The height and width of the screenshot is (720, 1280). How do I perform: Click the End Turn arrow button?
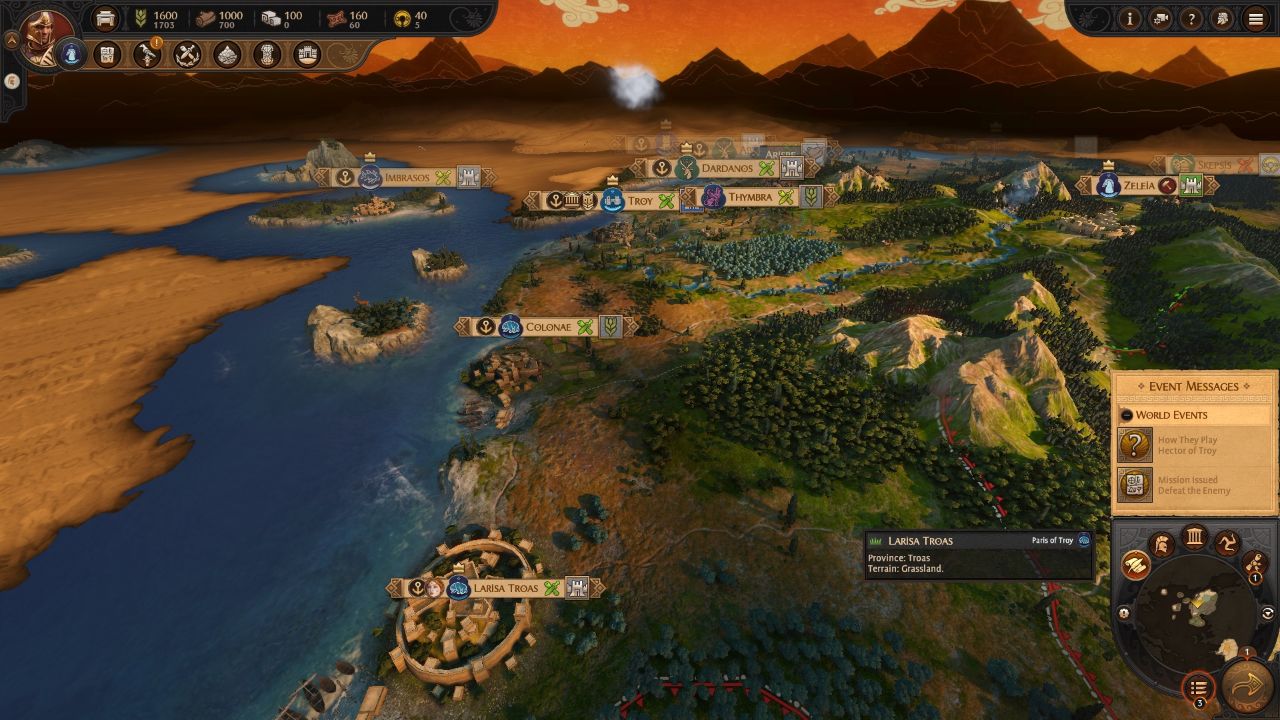(x=1245, y=685)
